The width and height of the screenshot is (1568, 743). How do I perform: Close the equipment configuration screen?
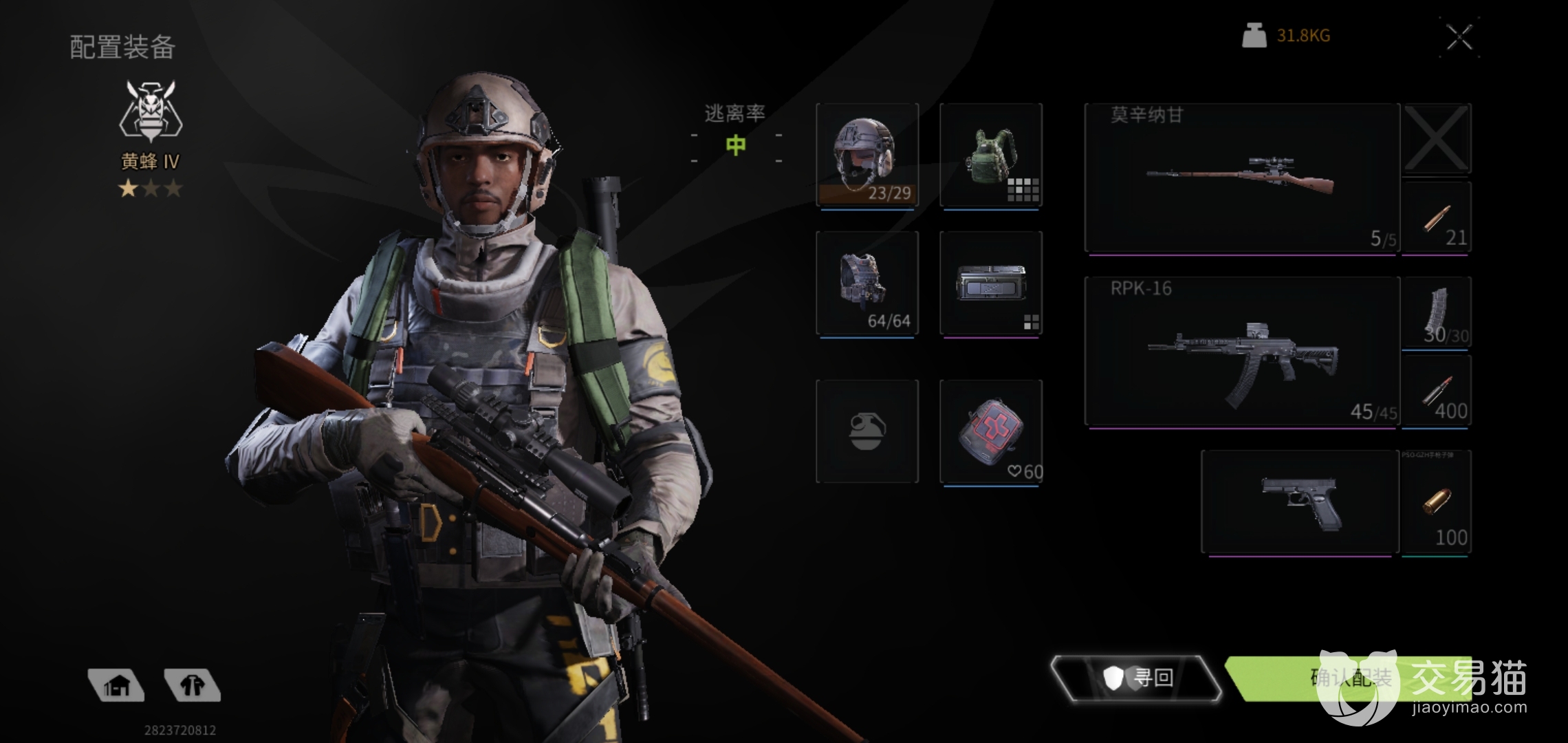(1459, 37)
